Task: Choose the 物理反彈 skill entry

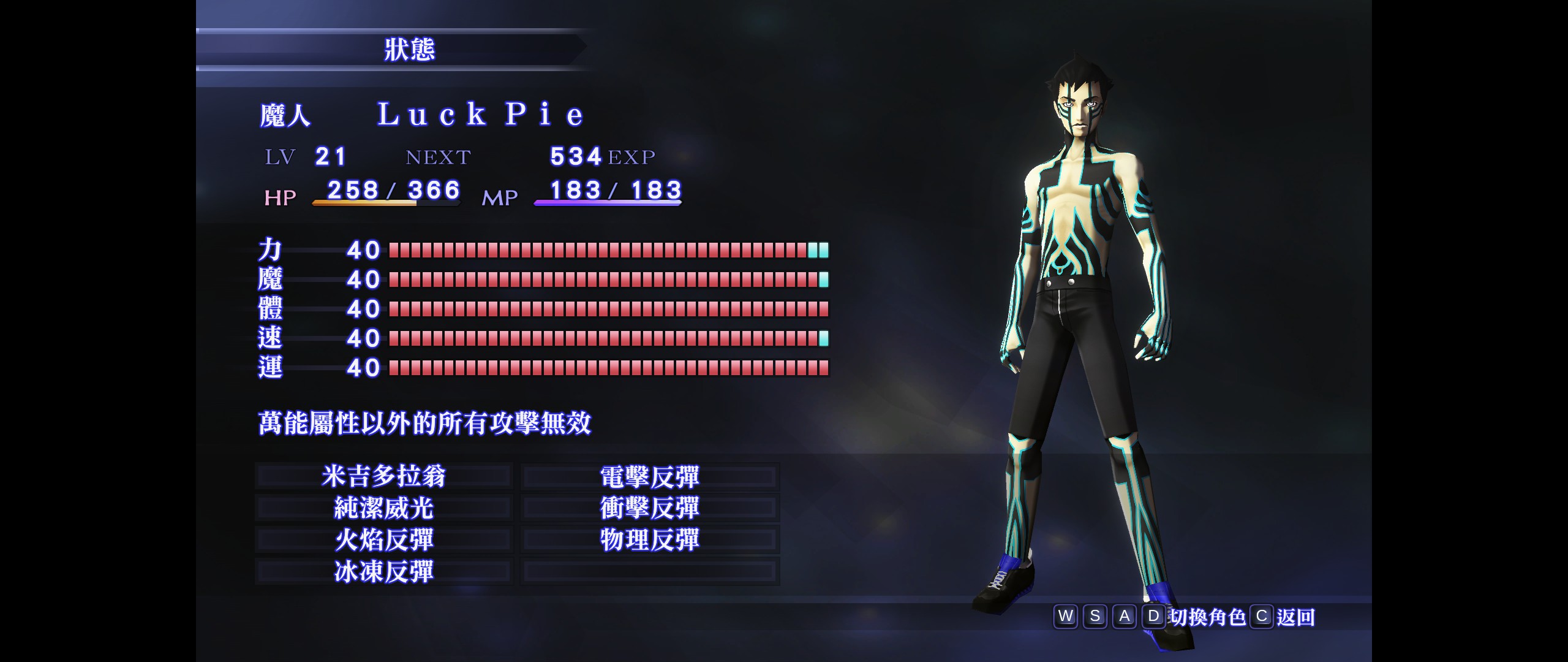Action: [649, 540]
